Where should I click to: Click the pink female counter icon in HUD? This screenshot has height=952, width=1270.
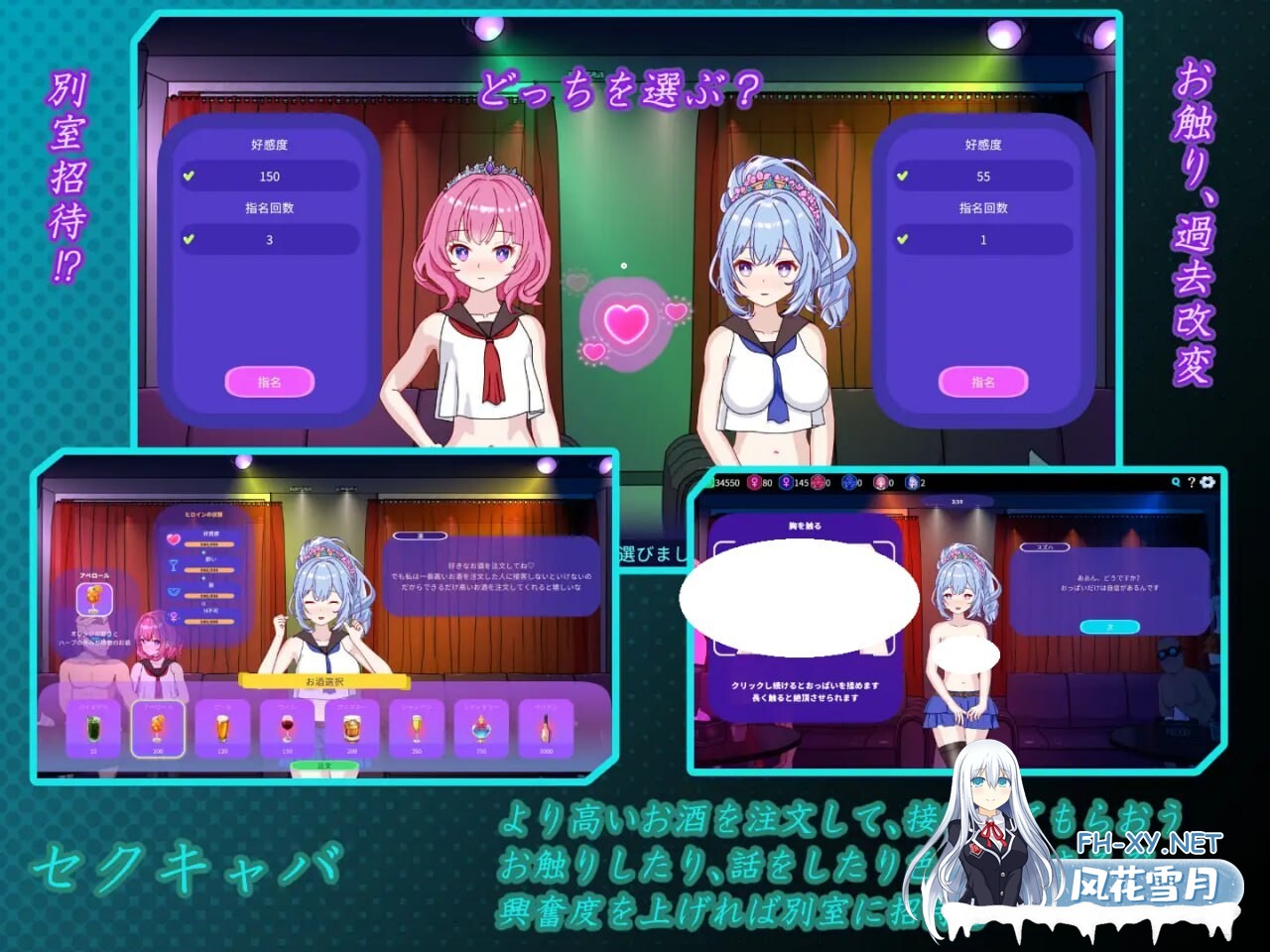[754, 483]
